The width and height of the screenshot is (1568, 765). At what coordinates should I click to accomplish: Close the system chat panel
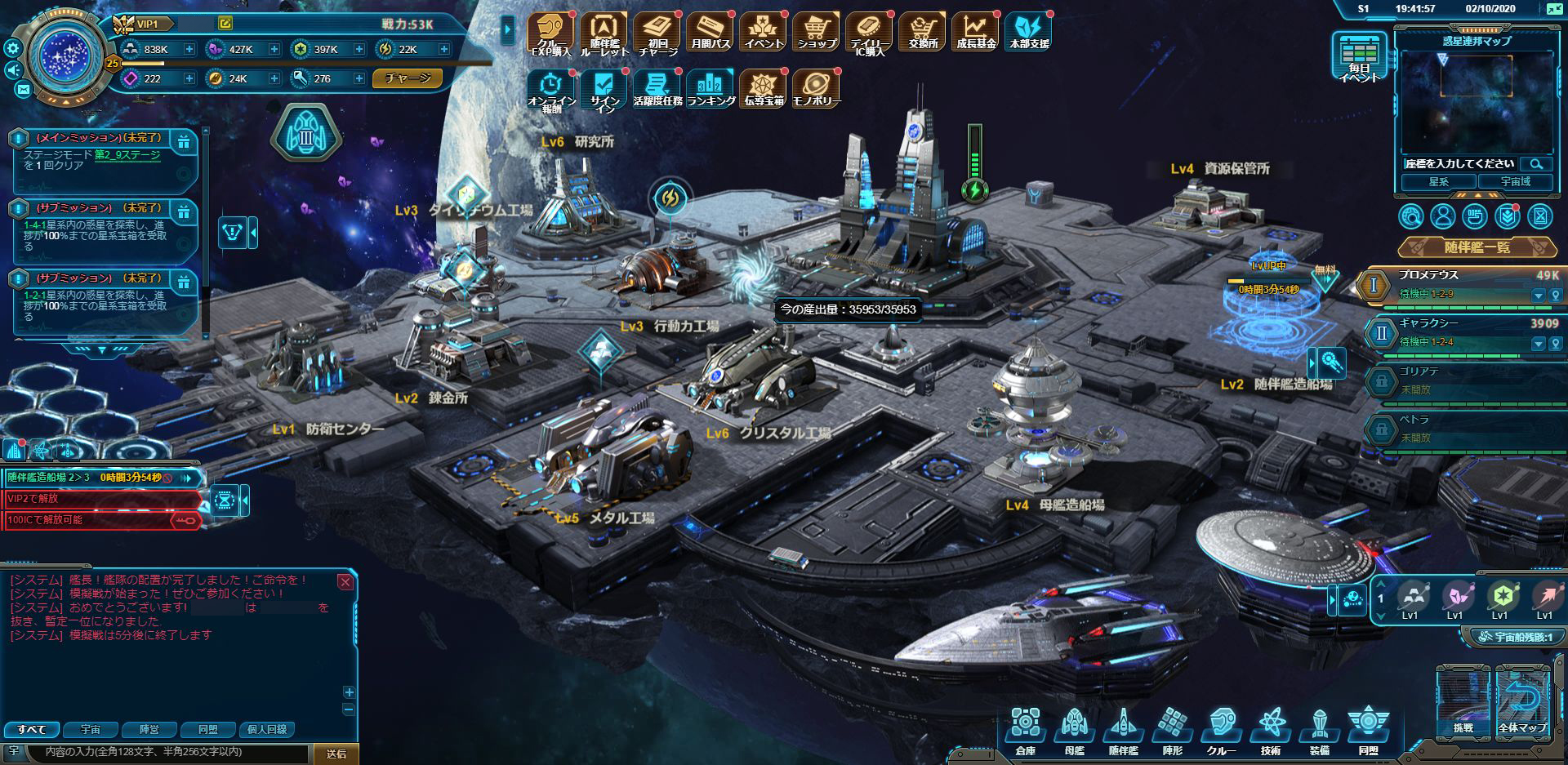[x=345, y=582]
